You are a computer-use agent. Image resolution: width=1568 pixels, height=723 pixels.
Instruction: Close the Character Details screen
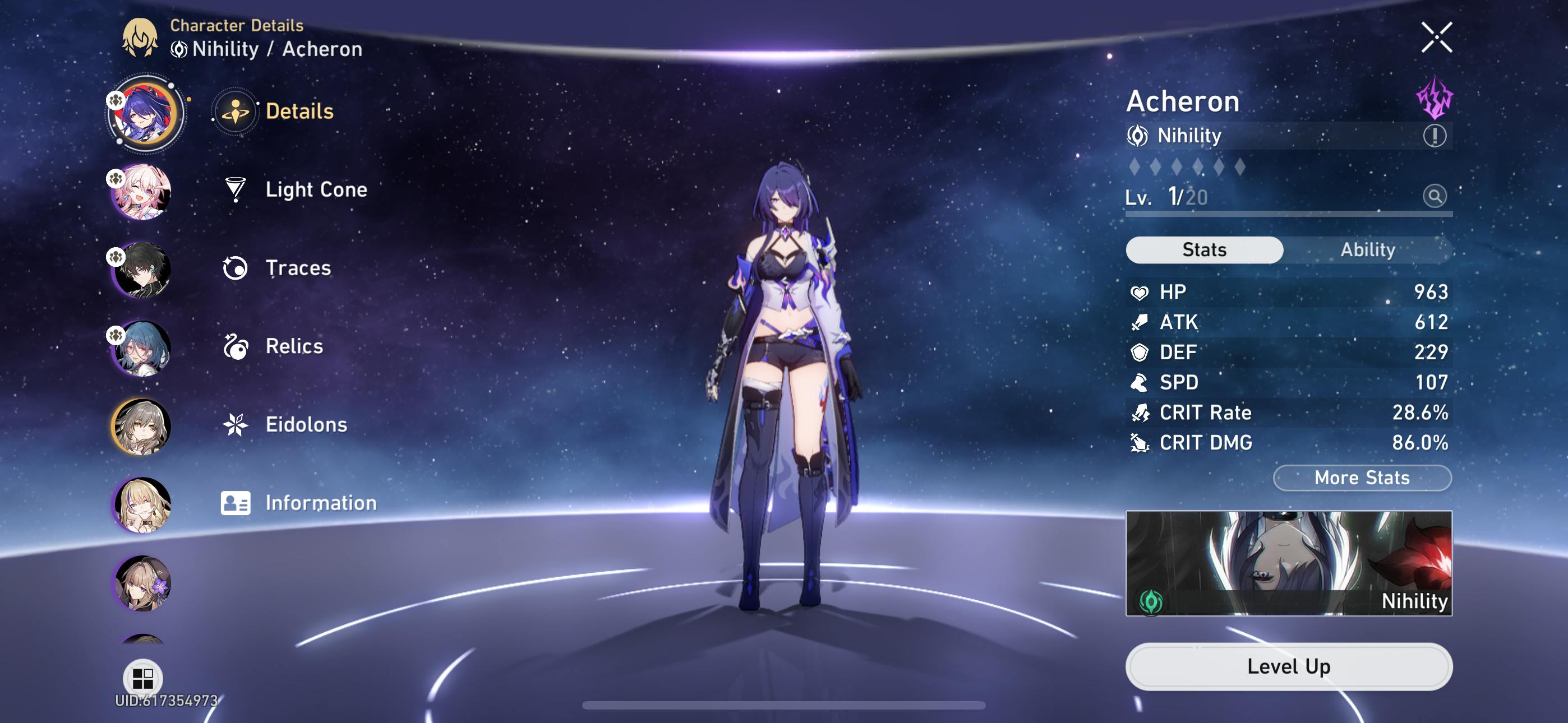point(1436,38)
